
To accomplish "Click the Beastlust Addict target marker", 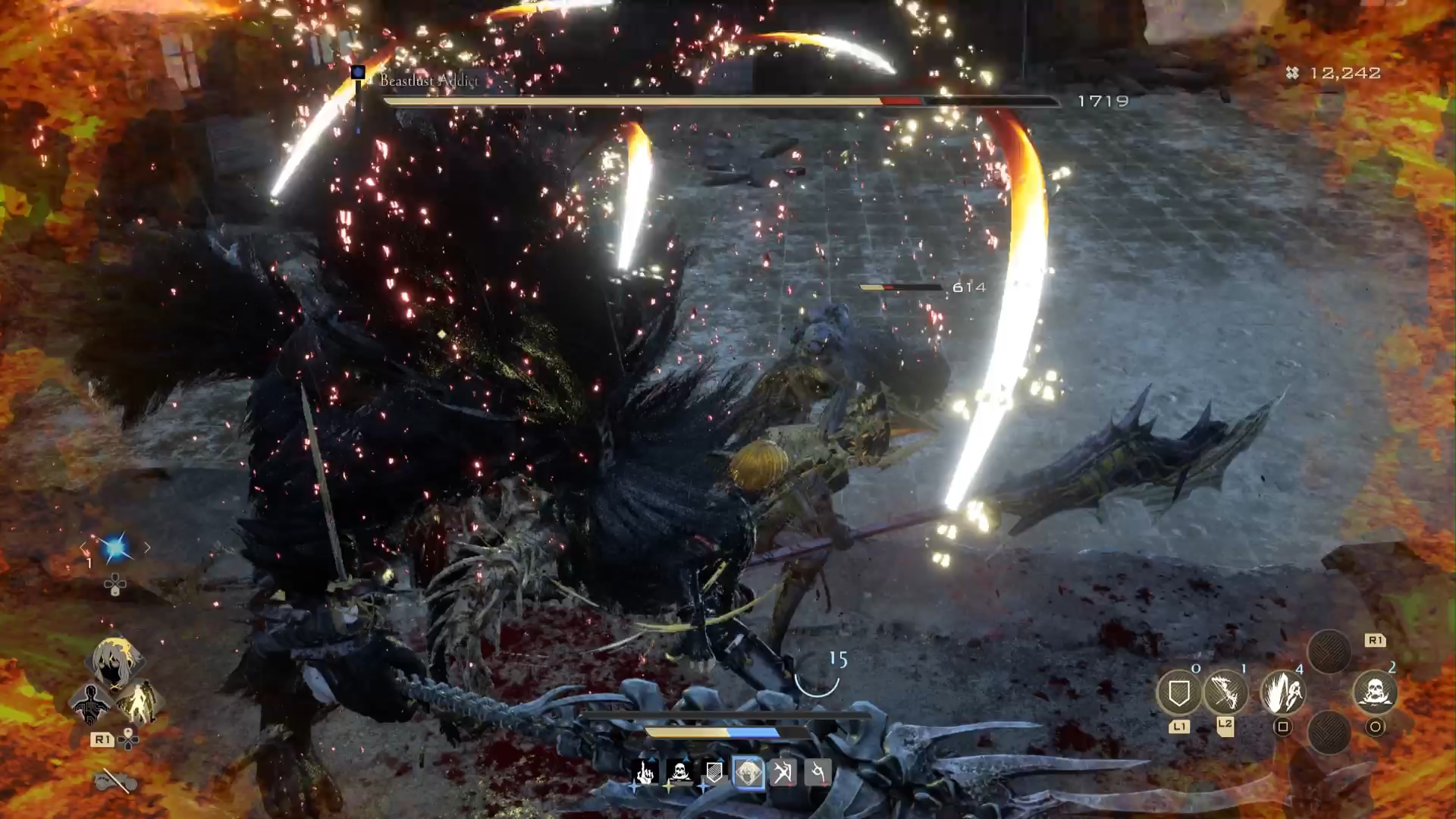I will [x=358, y=74].
